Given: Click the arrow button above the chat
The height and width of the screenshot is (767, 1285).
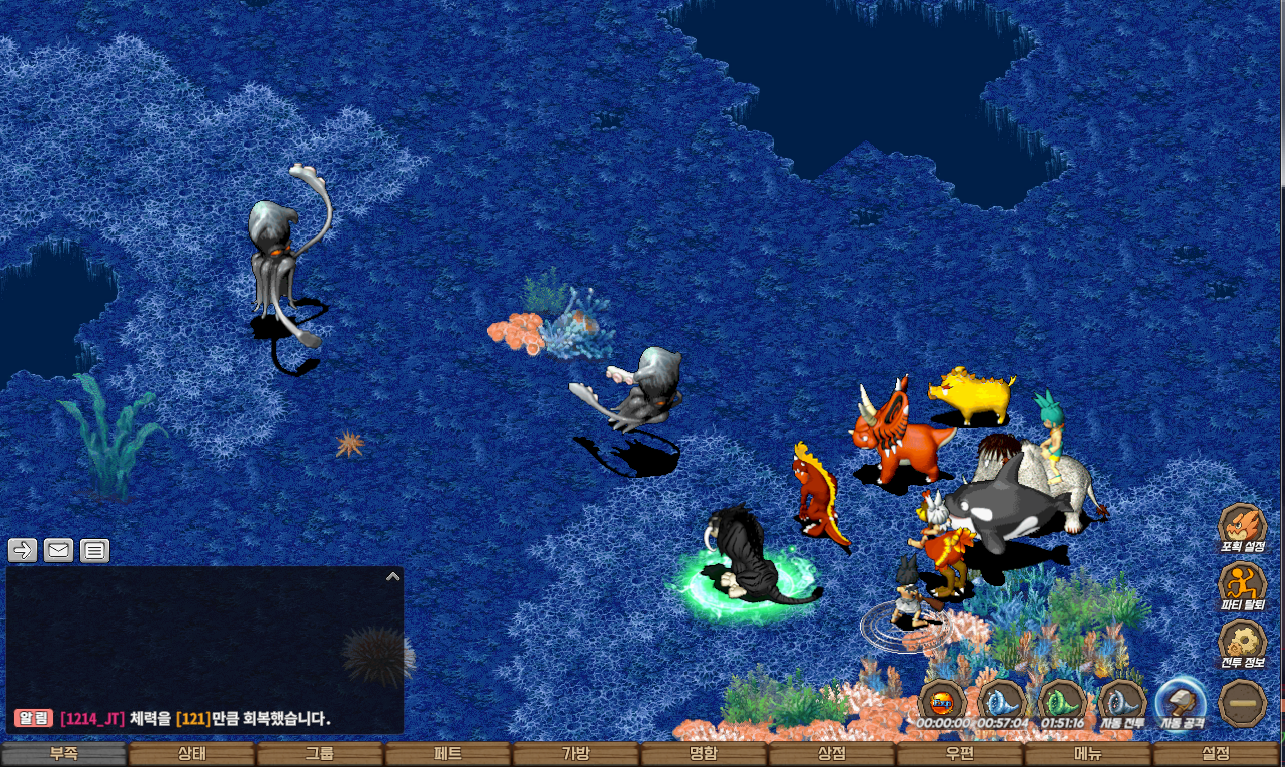Looking at the screenshot, I should point(23,549).
